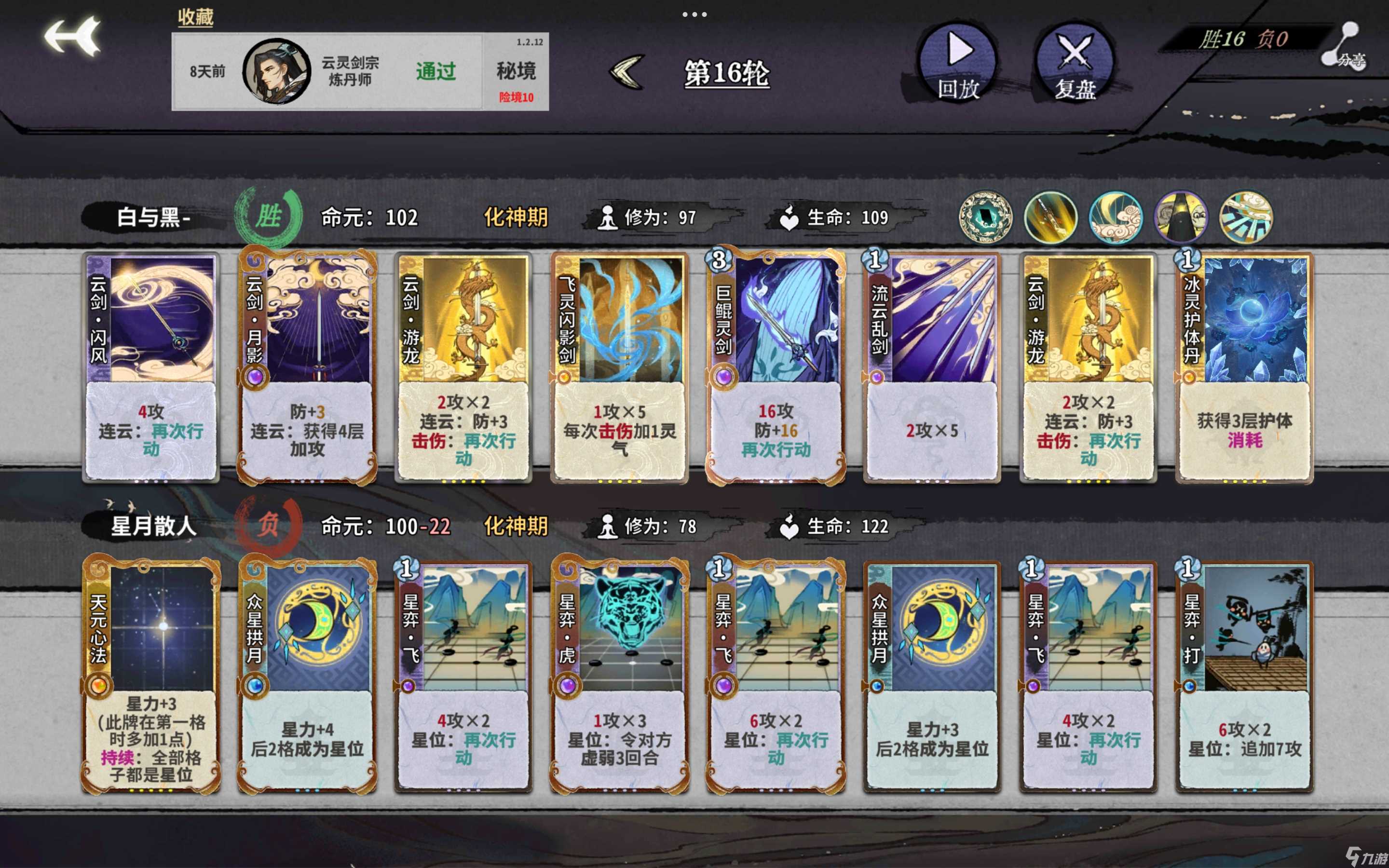Open the 流云乱剑 card

(932, 367)
